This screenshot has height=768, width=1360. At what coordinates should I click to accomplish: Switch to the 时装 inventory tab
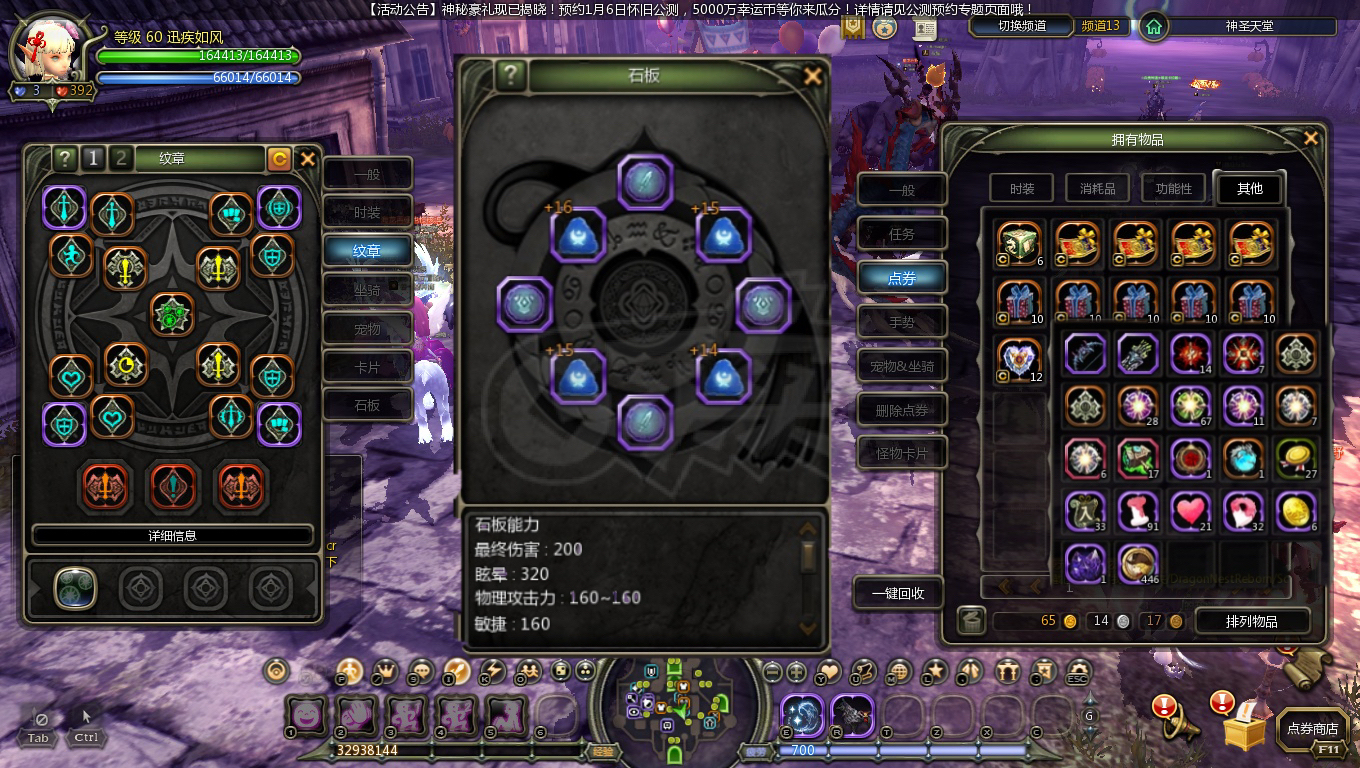[x=1022, y=188]
